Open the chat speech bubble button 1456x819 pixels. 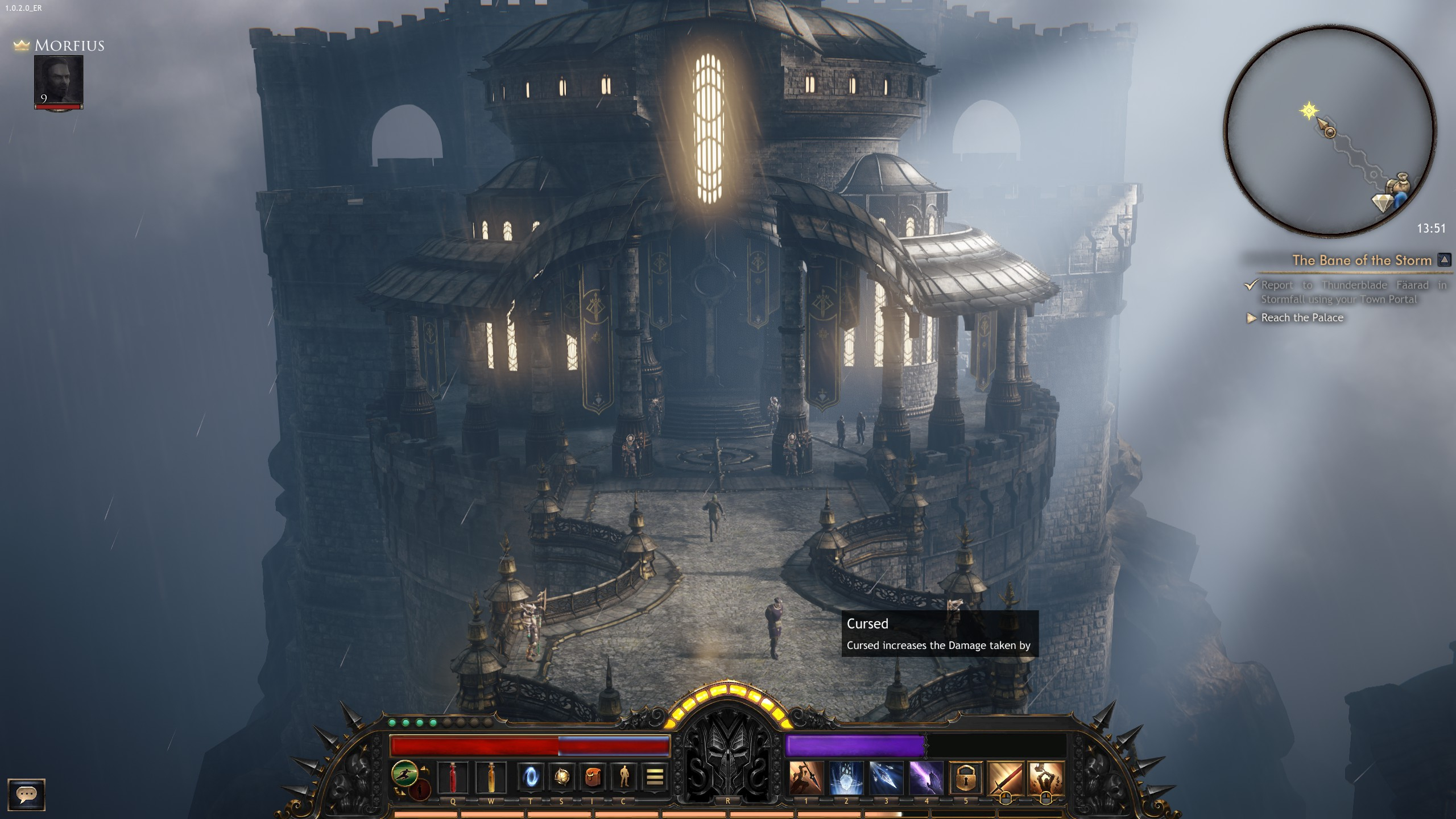(26, 794)
